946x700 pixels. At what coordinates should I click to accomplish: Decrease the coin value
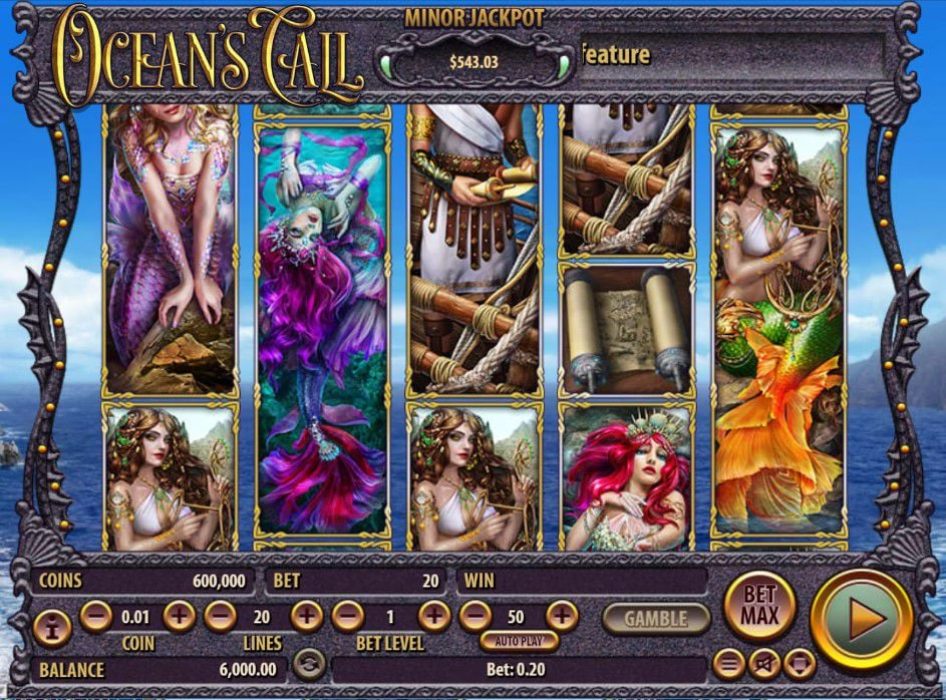pos(96,616)
